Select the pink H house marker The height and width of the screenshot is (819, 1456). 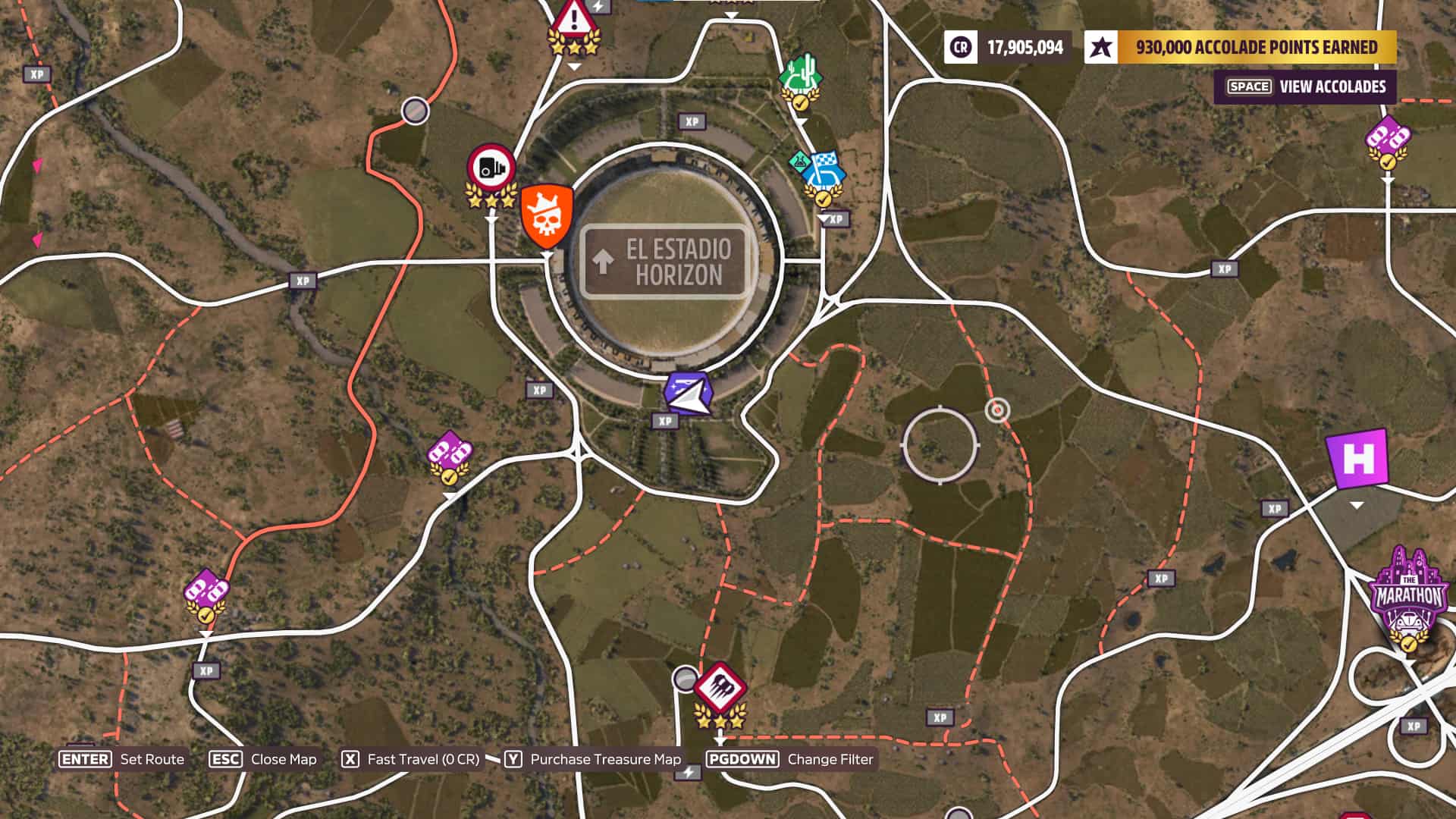coord(1357,459)
